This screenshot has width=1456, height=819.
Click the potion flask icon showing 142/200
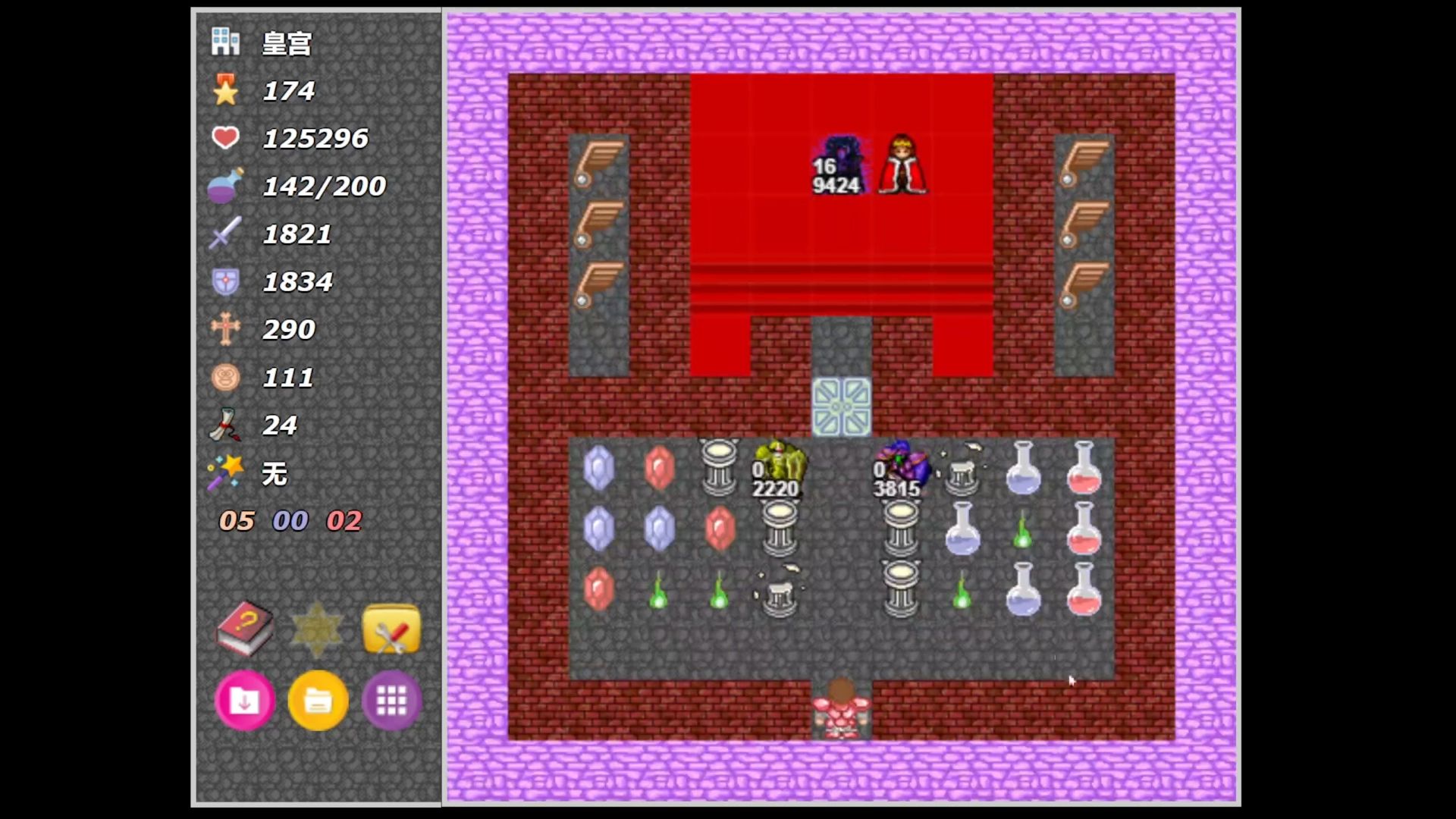click(227, 185)
